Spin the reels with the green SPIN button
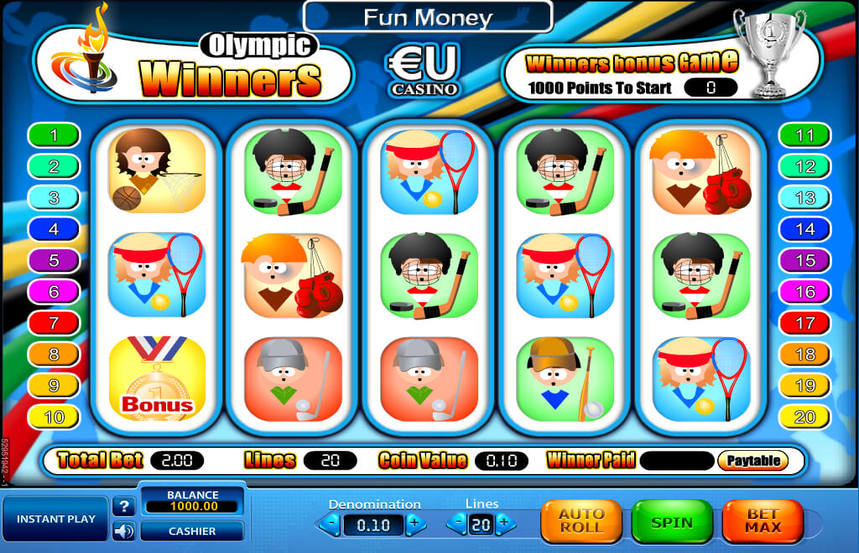Screen dimensions: 859x553 click(x=670, y=521)
